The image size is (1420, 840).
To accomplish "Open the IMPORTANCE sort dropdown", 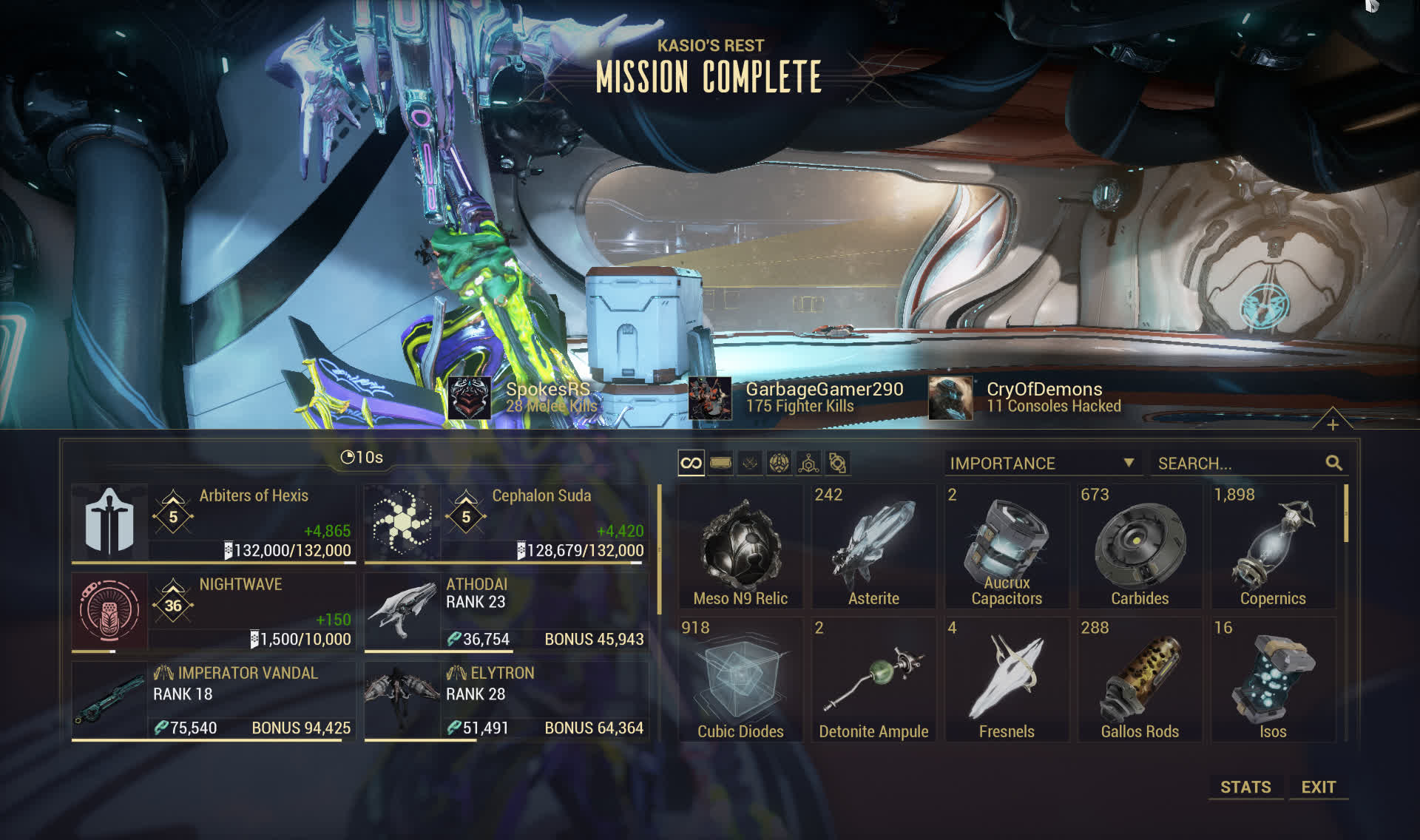I will 1041,464.
